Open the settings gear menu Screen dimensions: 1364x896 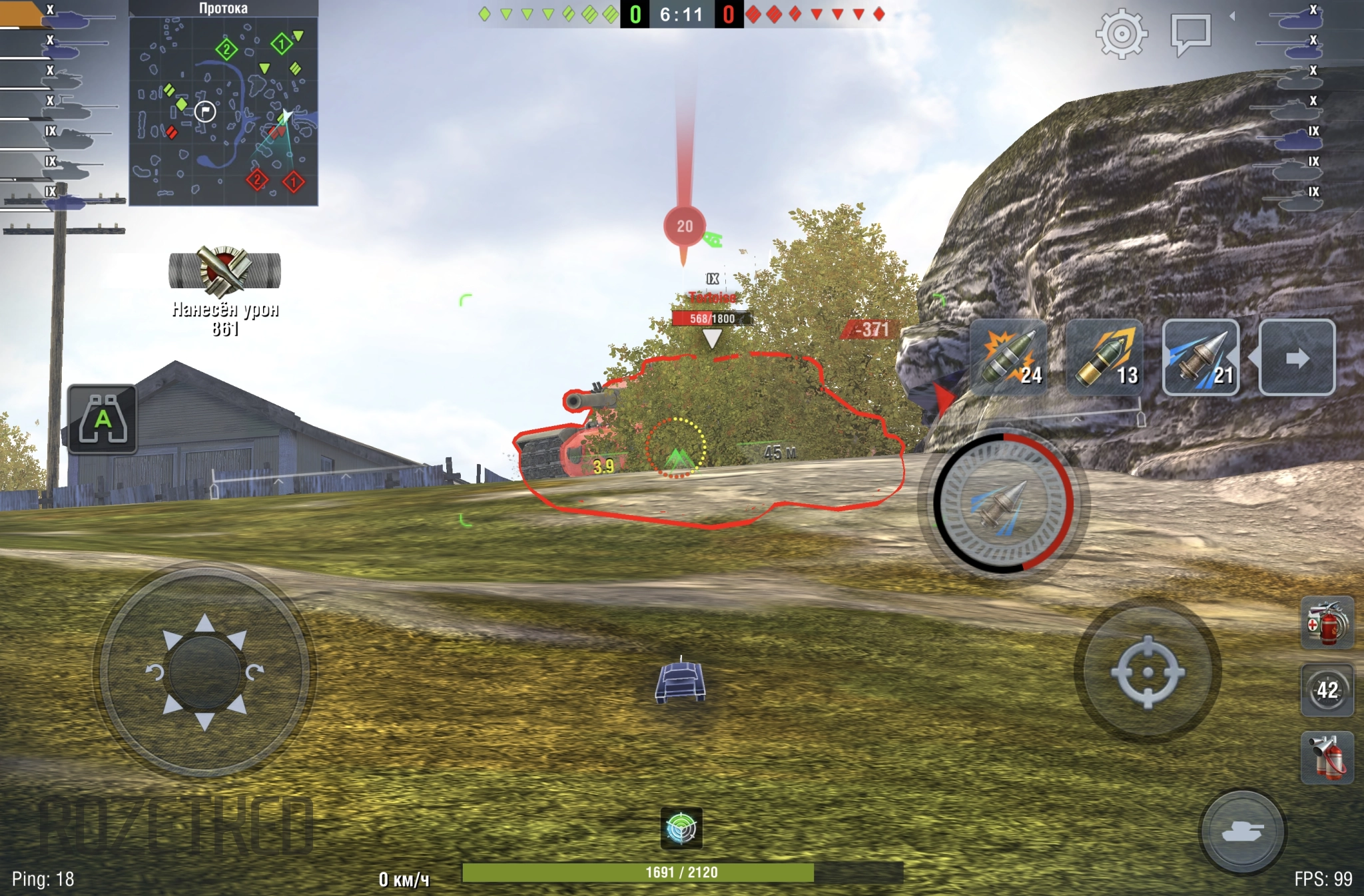(1122, 33)
